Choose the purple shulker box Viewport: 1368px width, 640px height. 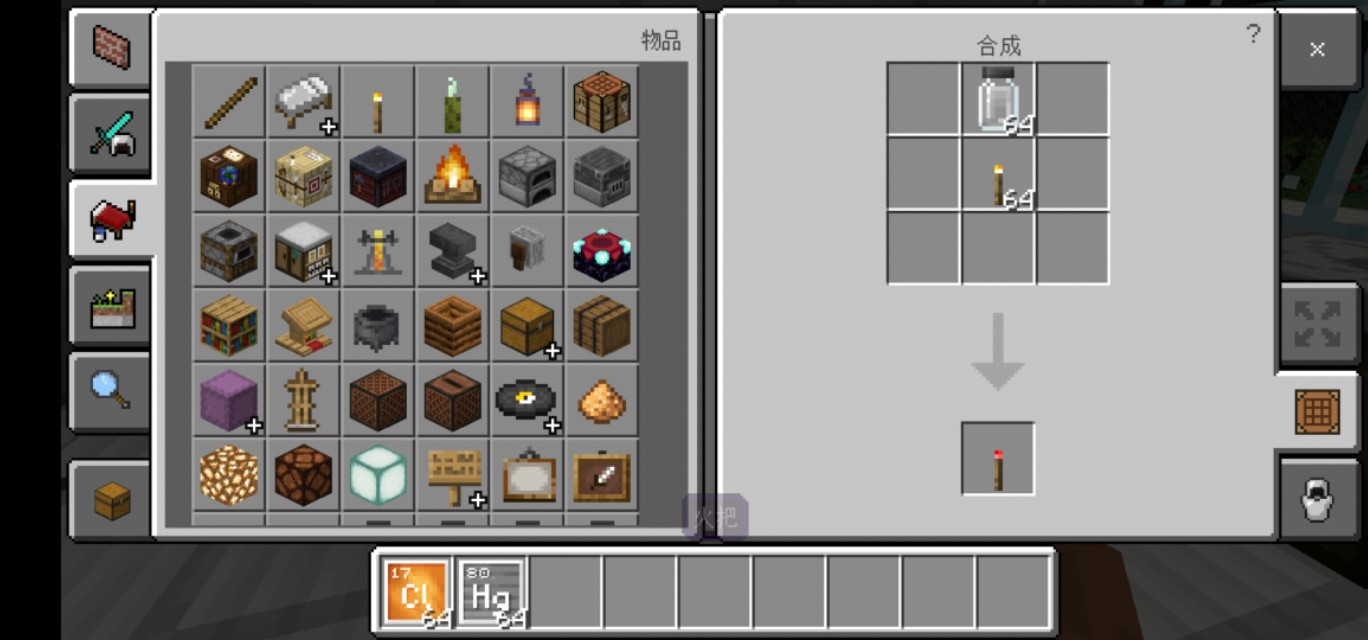229,399
